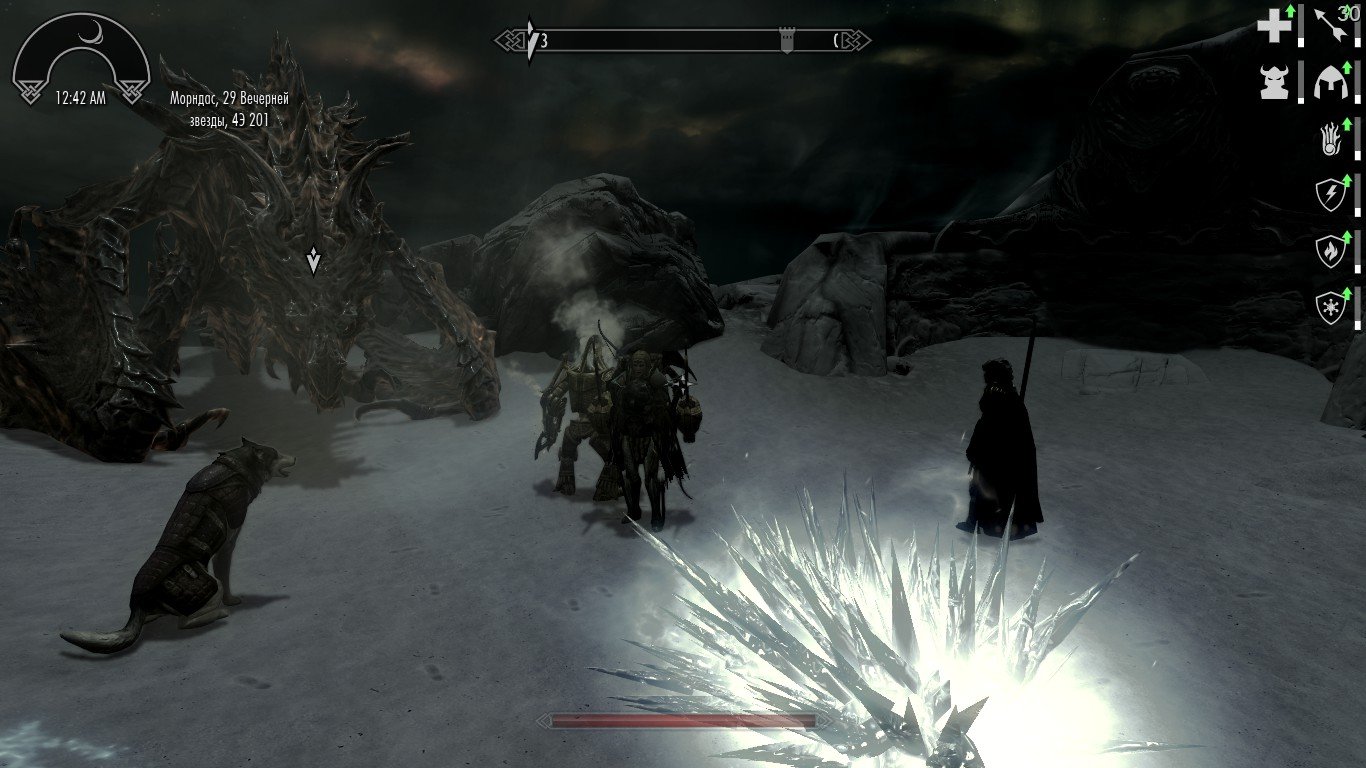Select the flaming hand magic effect icon
1366x768 pixels.
pyautogui.click(x=1332, y=140)
